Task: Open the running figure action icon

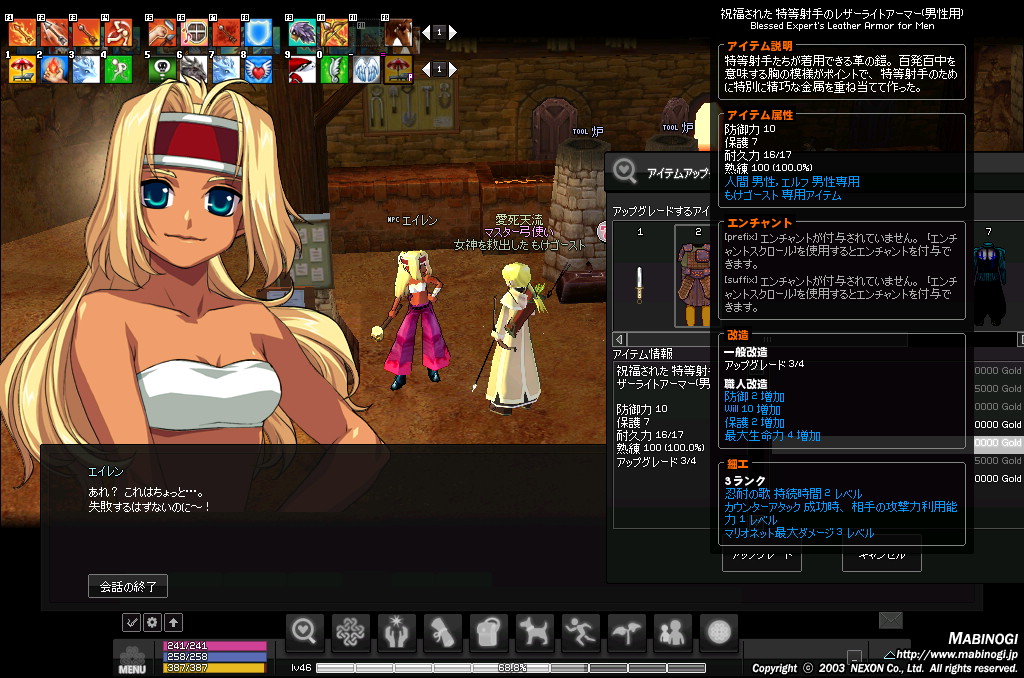Action: coord(581,632)
